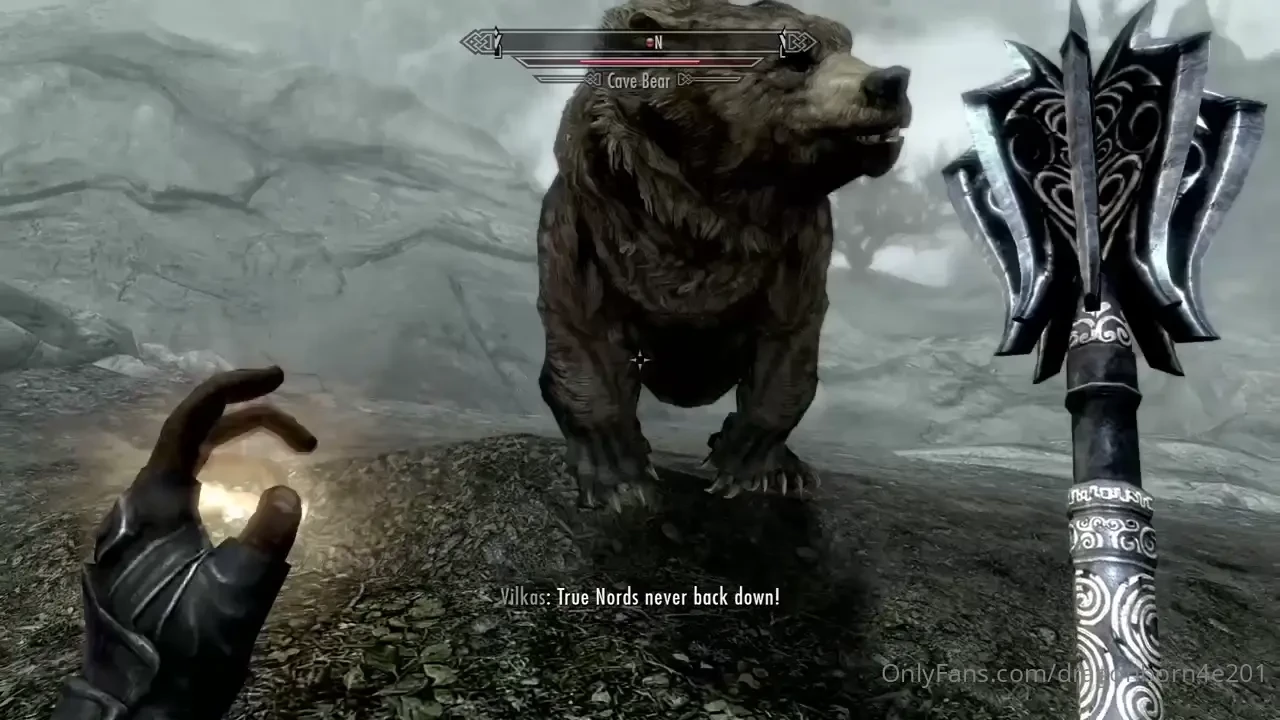This screenshot has width=1280, height=720.
Task: Click the left knotwork ornament of the compass
Action: coord(478,43)
